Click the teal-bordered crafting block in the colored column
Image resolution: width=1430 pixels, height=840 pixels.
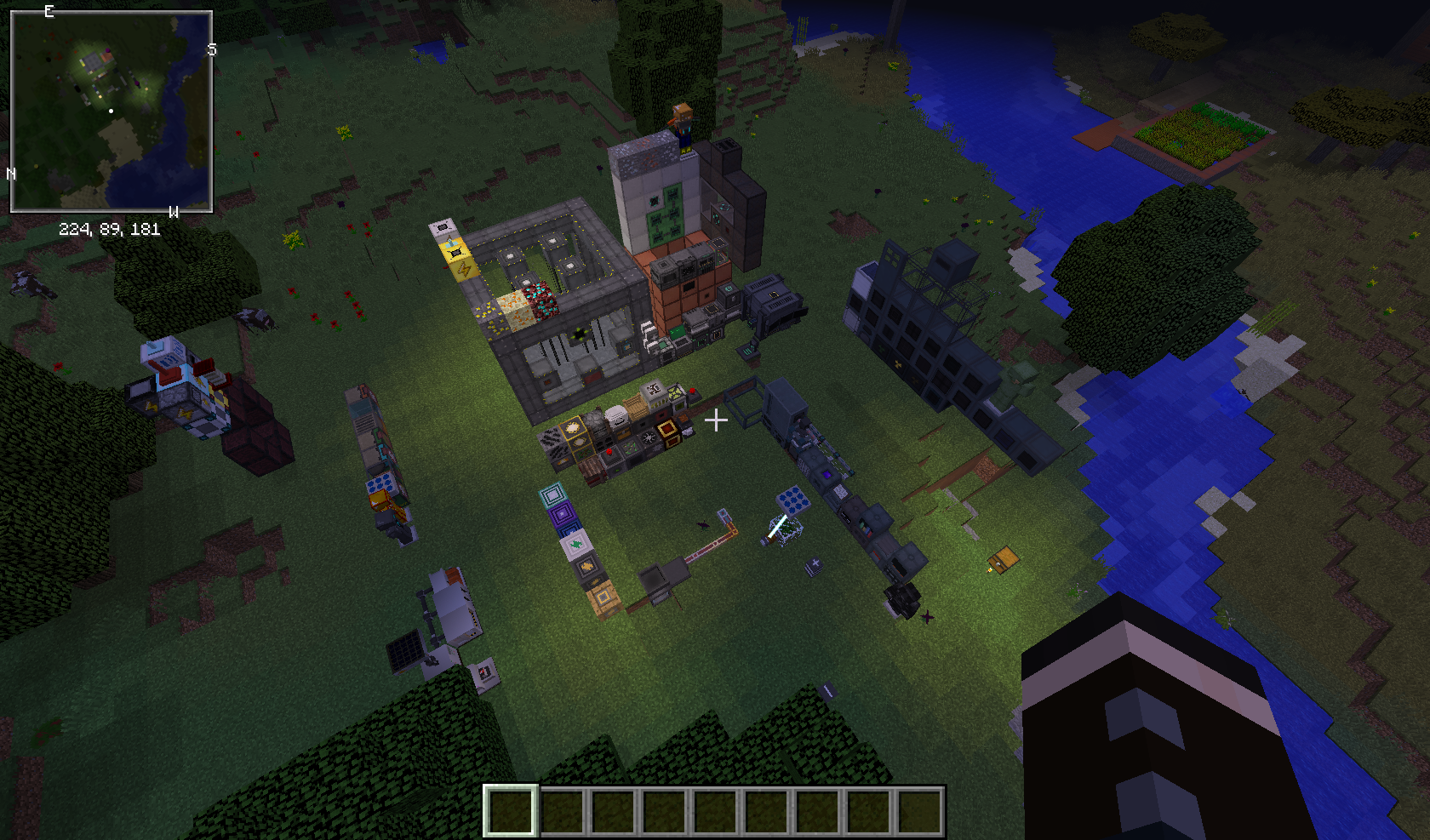[x=552, y=494]
